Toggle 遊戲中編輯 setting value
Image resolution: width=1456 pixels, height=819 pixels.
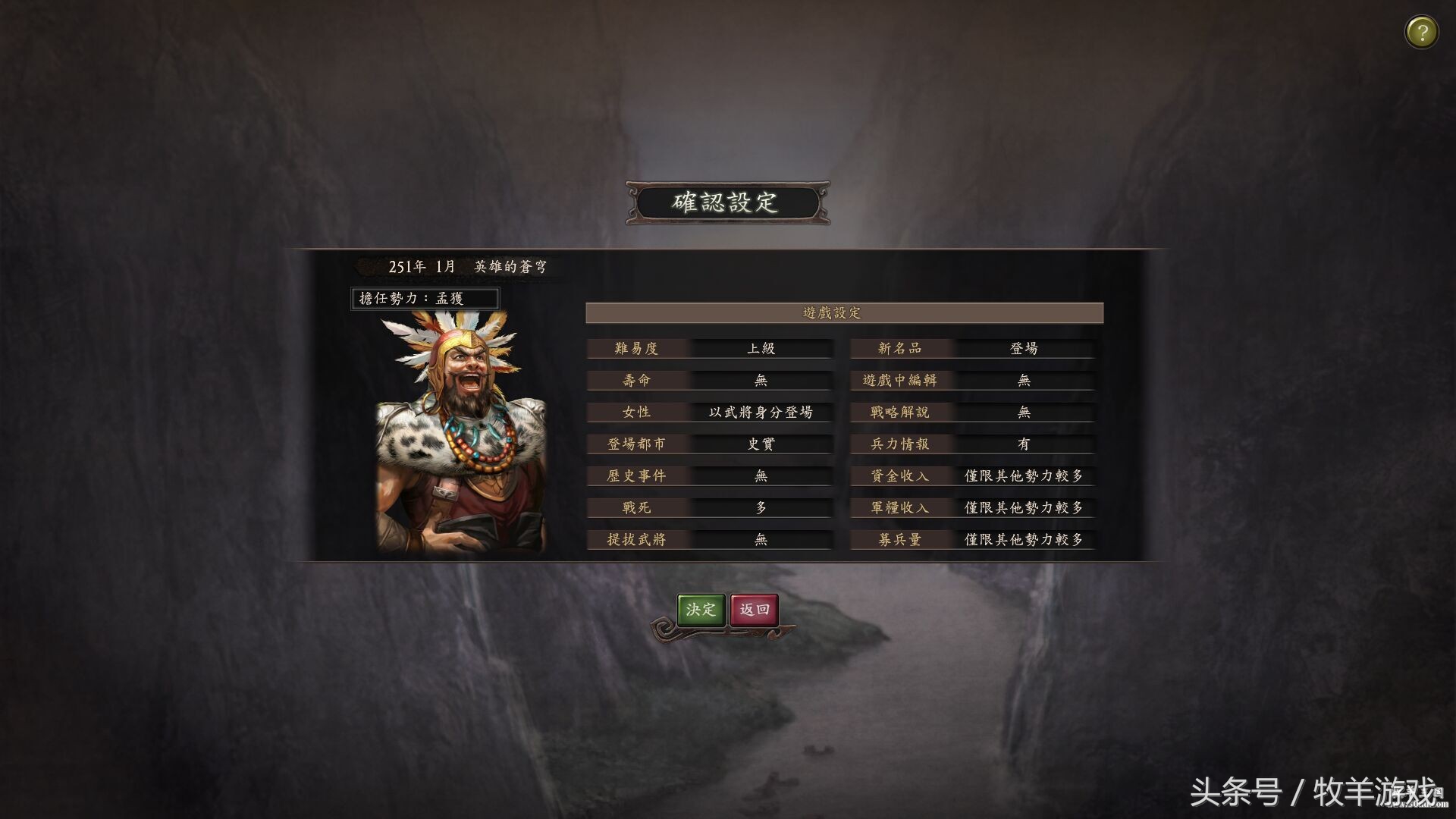(1024, 379)
